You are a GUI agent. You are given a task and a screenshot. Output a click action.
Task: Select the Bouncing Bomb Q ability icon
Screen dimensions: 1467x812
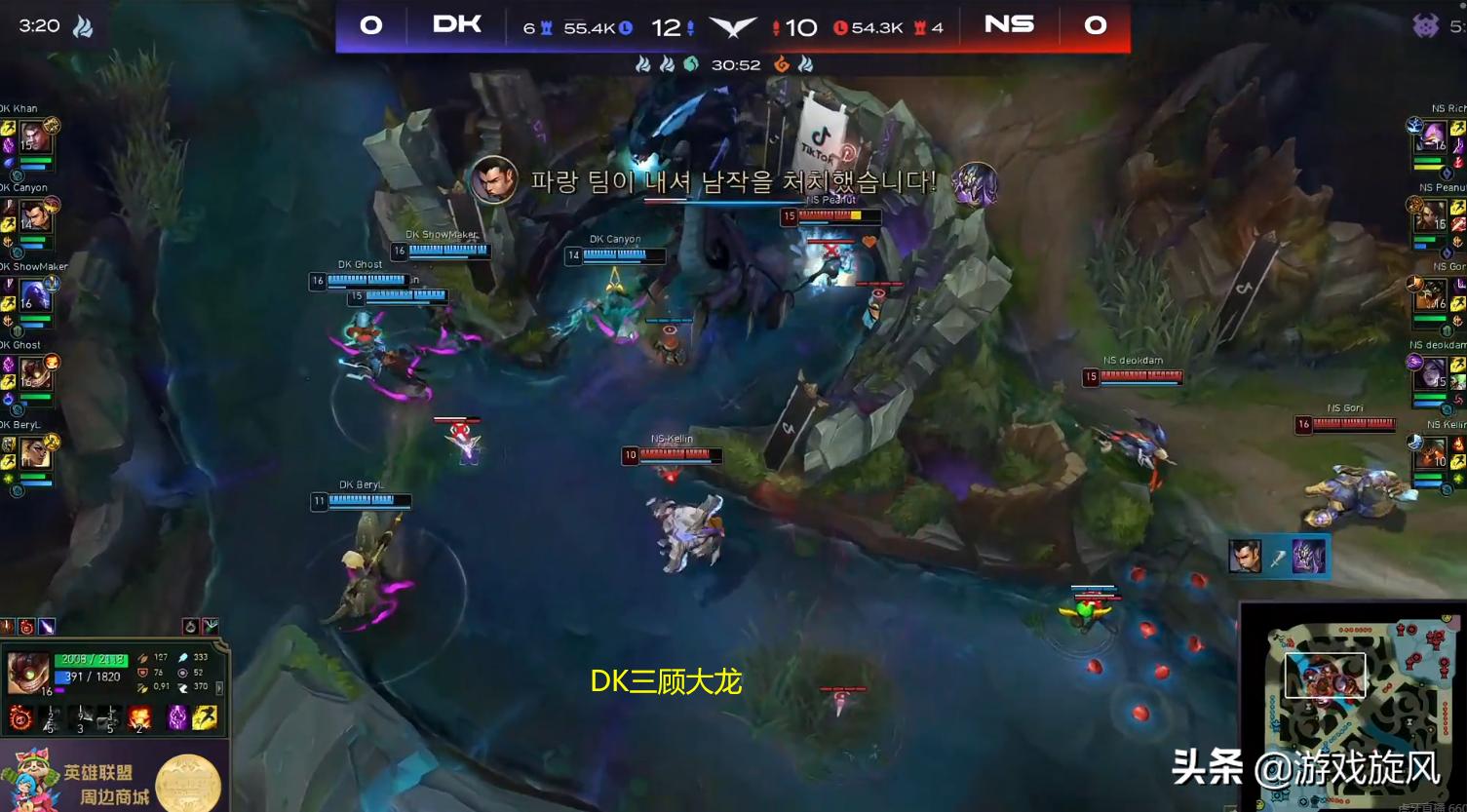pyautogui.click(x=19, y=716)
